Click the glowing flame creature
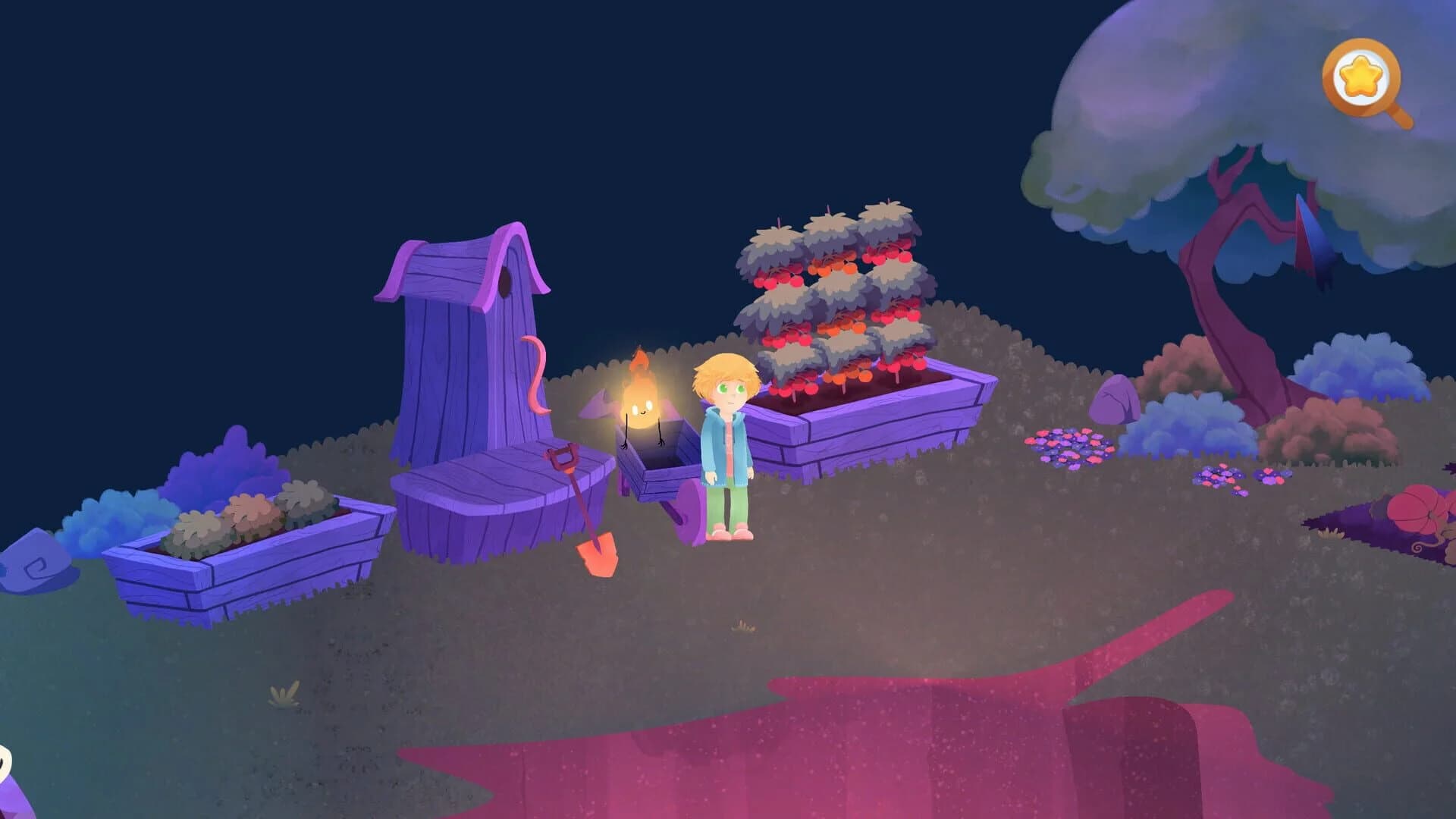Screen dimensions: 1456x819 pos(641,394)
